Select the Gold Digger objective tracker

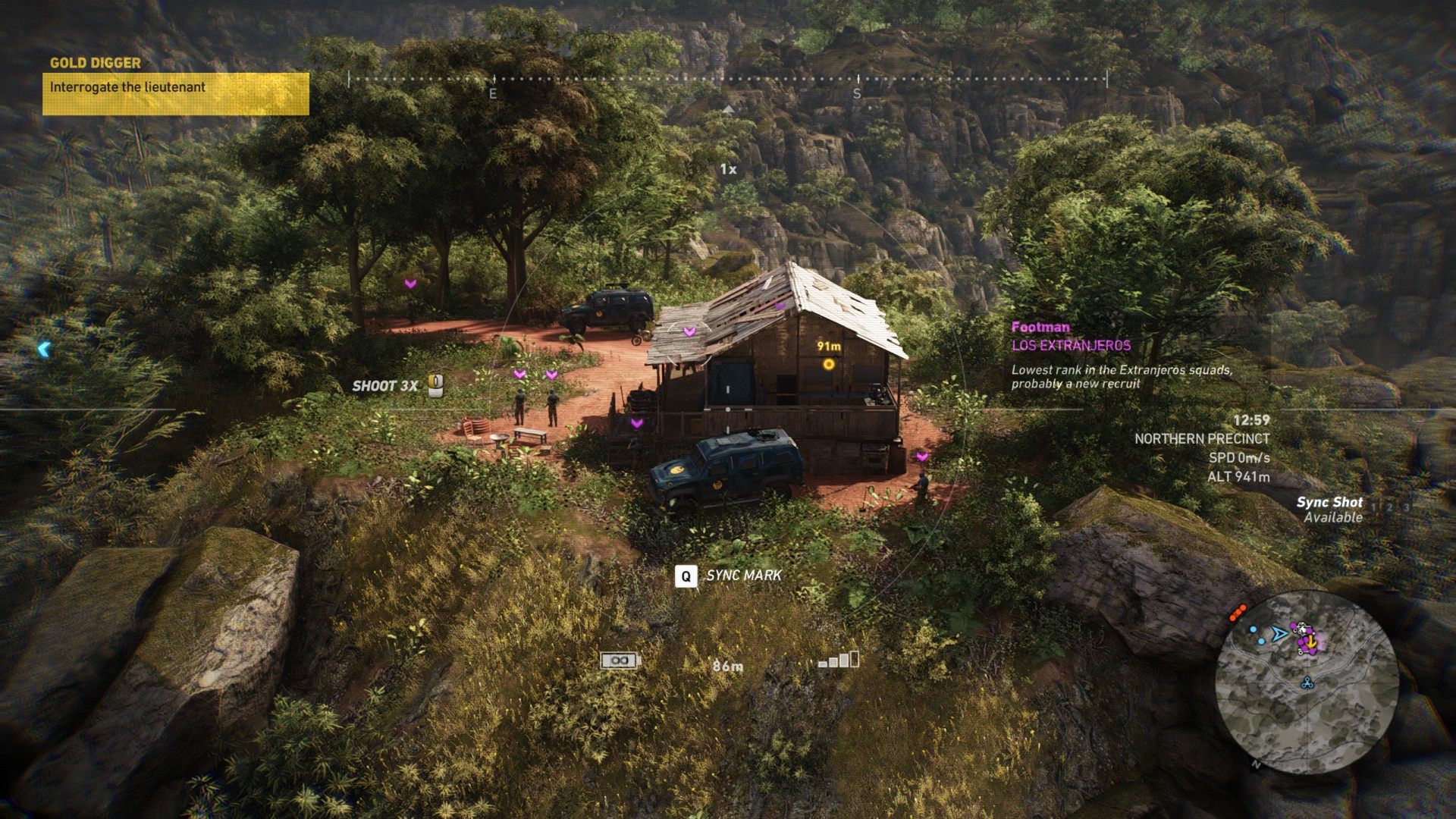175,87
